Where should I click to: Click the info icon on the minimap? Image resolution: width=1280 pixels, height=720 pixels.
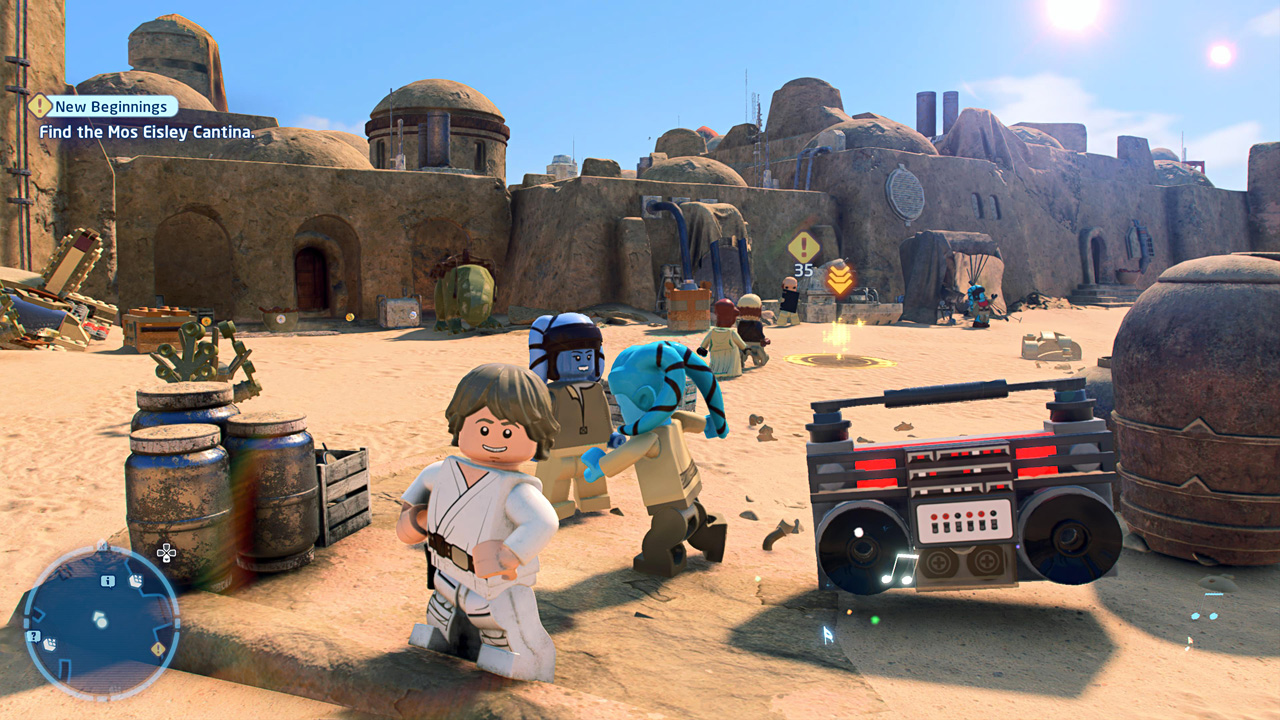tap(107, 580)
